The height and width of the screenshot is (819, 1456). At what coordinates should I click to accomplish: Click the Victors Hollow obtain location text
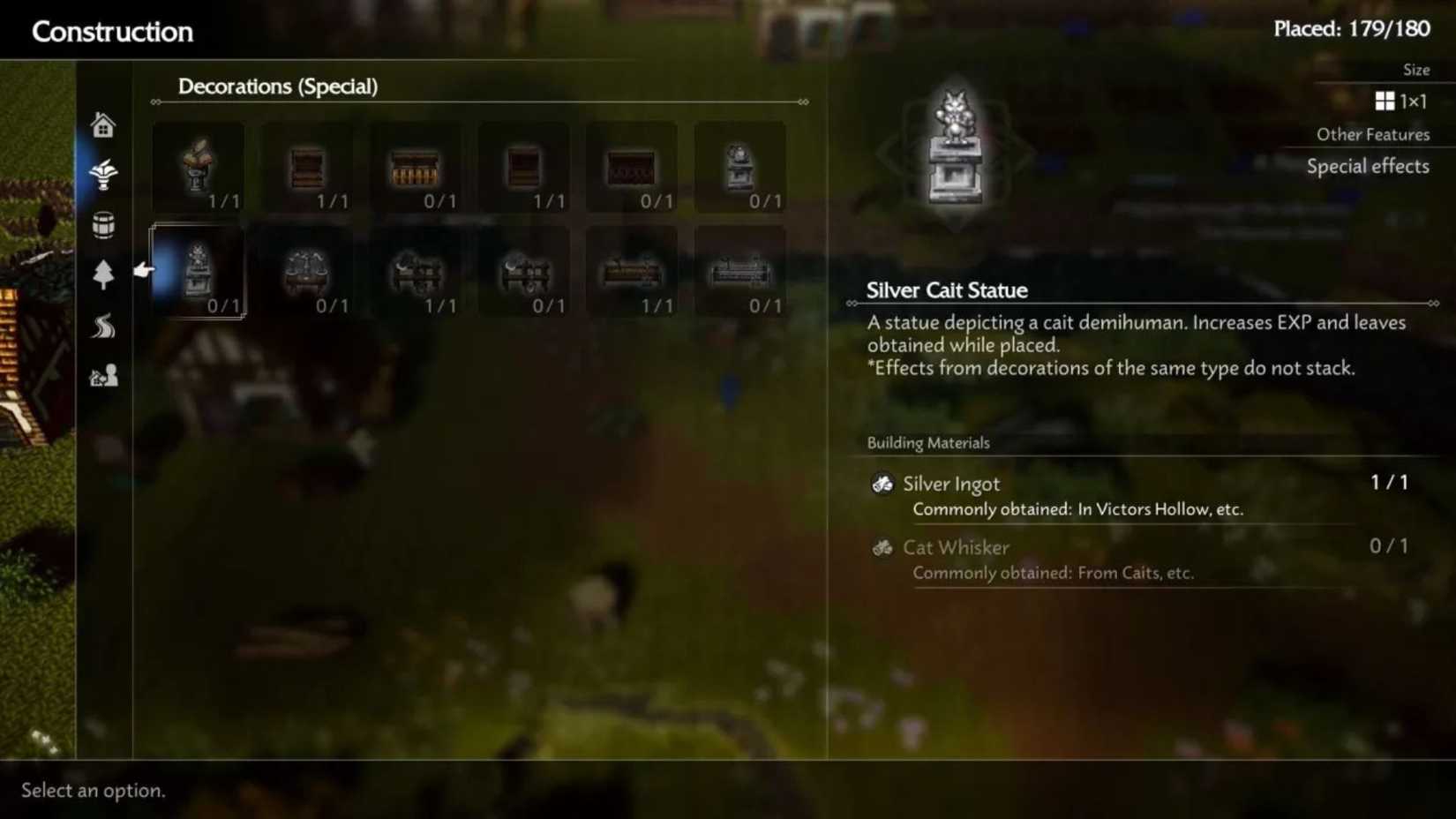click(x=1160, y=509)
